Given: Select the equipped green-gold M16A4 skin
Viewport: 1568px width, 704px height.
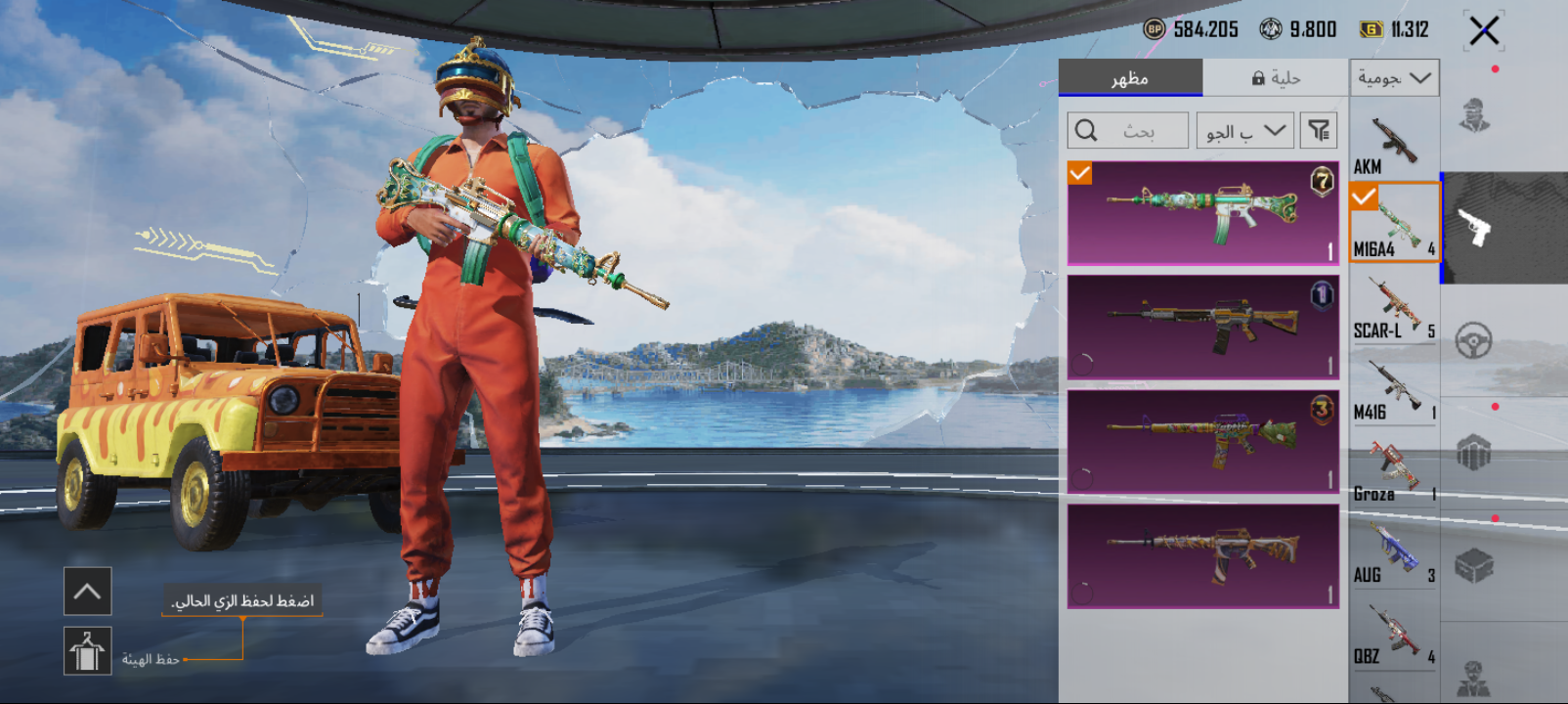Looking at the screenshot, I should tap(1202, 213).
